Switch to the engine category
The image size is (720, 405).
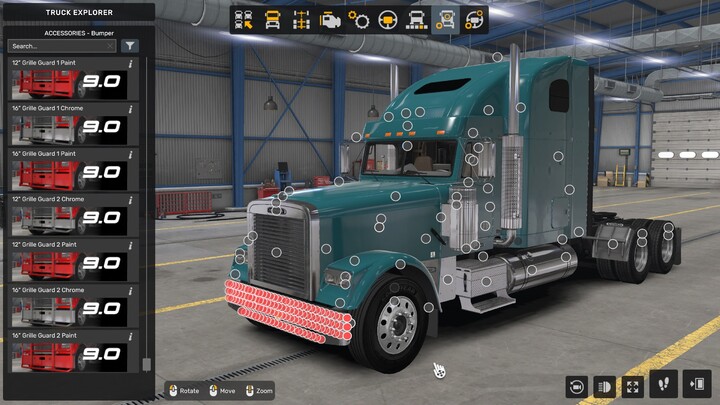pyautogui.click(x=330, y=20)
